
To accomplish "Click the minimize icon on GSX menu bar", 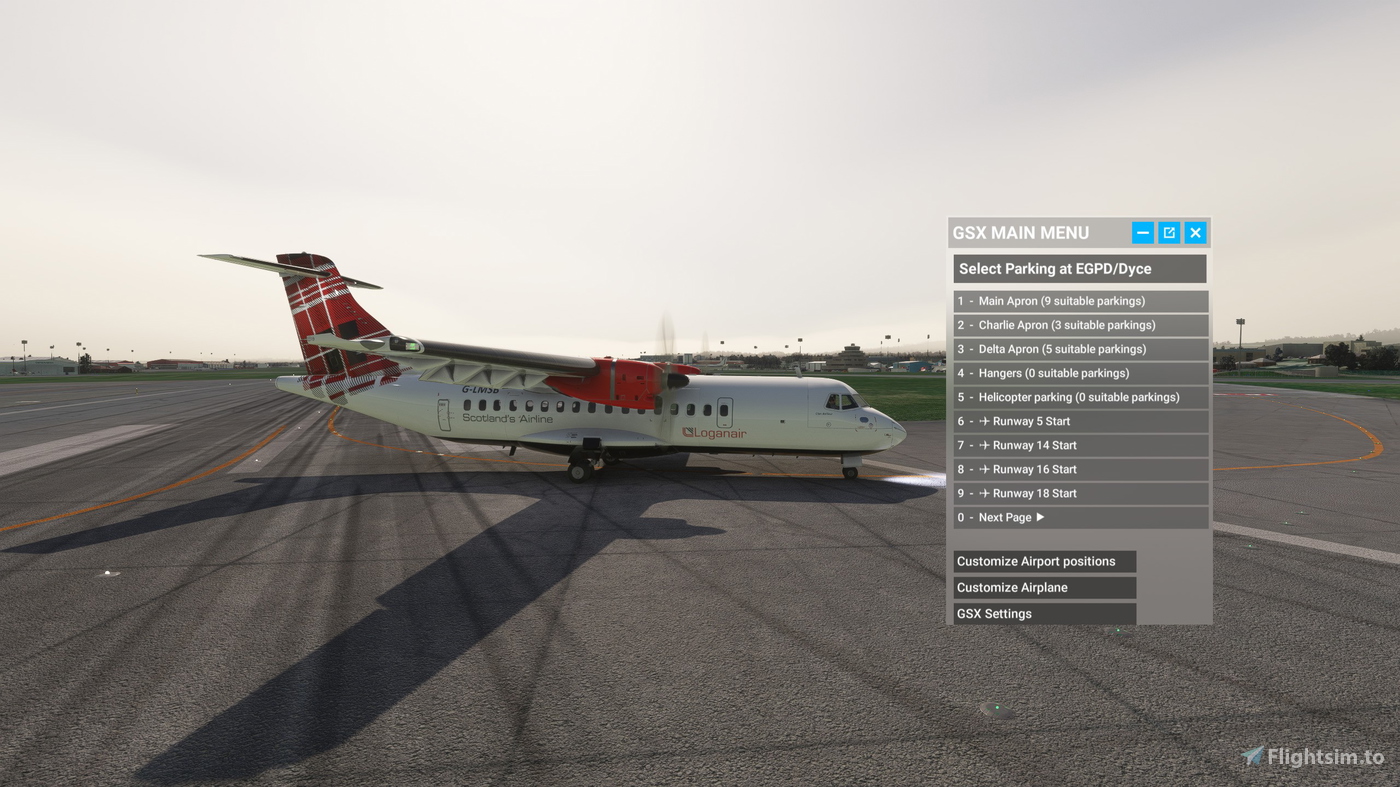I will pos(1142,231).
